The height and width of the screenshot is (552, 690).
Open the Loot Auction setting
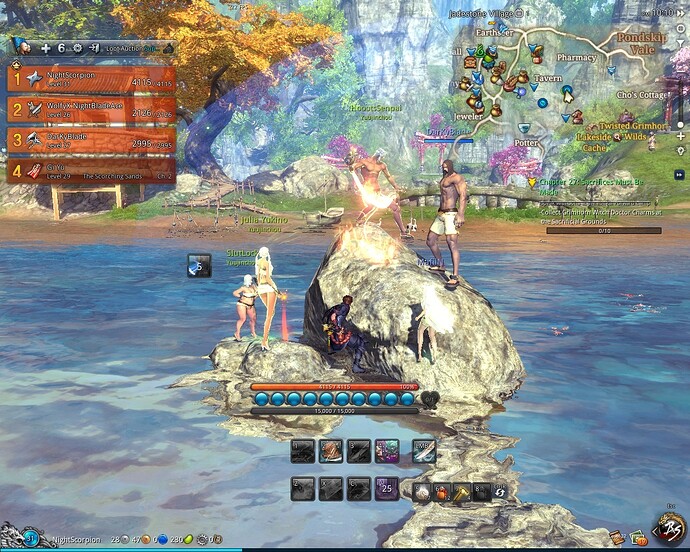[128, 47]
